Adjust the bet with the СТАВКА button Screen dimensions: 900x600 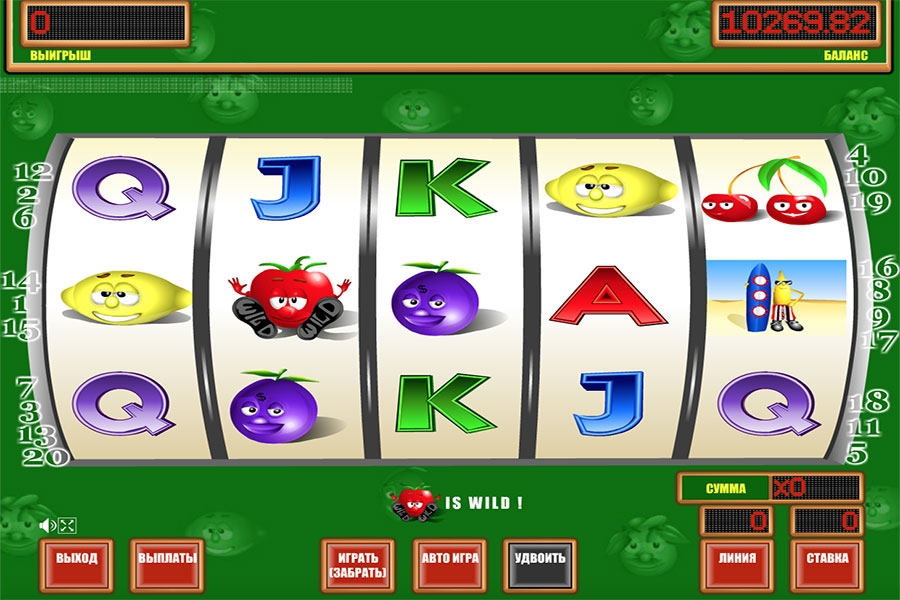827,559
